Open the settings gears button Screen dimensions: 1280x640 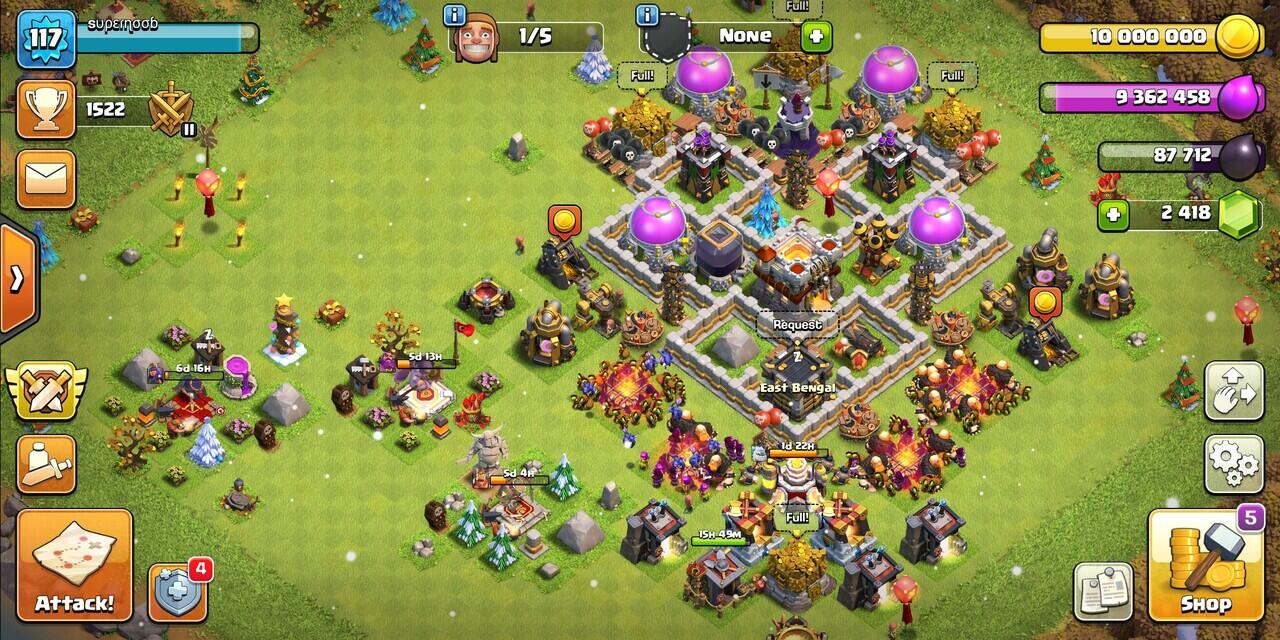coord(1234,463)
